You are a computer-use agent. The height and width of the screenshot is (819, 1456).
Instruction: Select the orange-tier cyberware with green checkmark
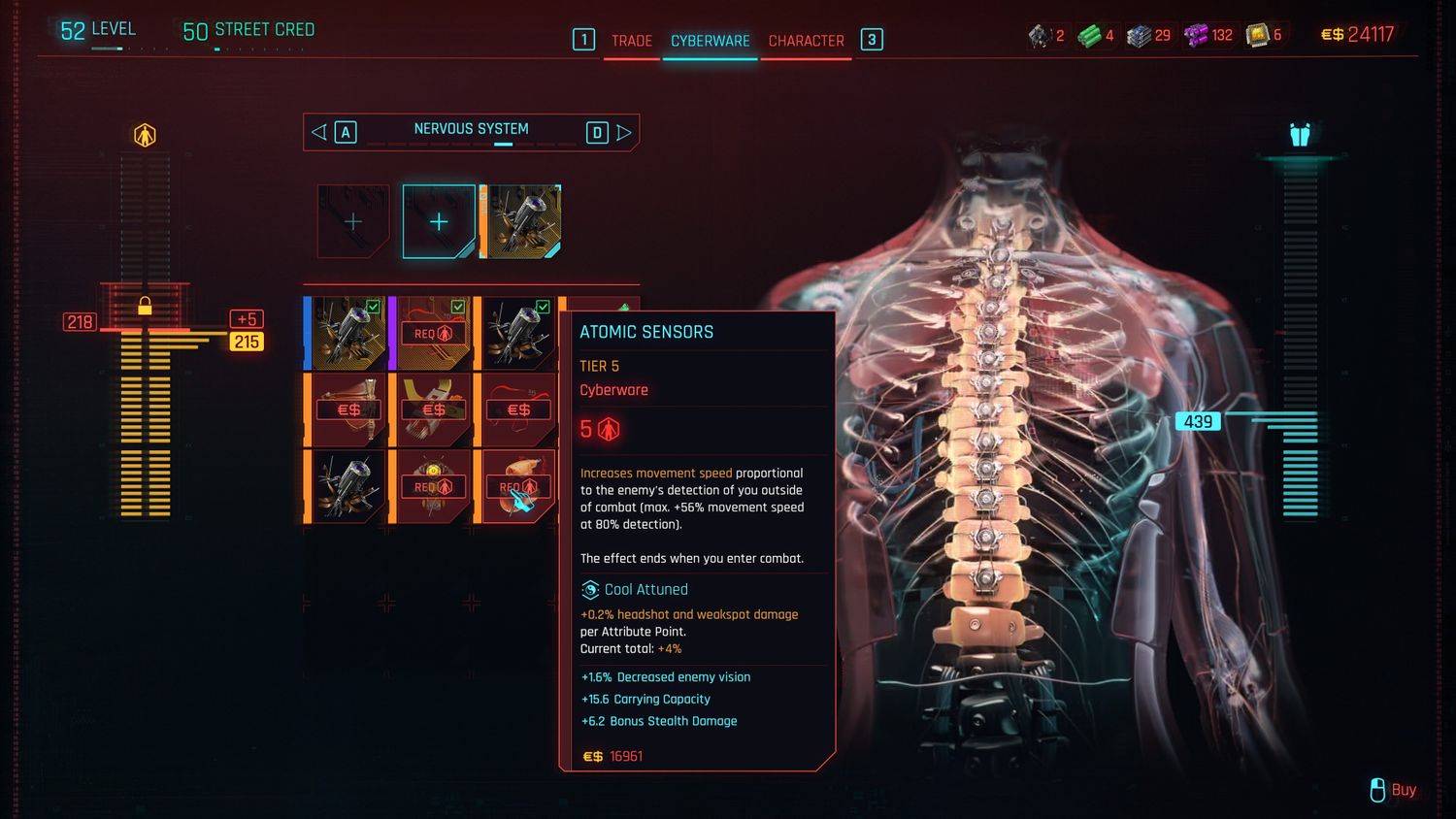(x=518, y=333)
